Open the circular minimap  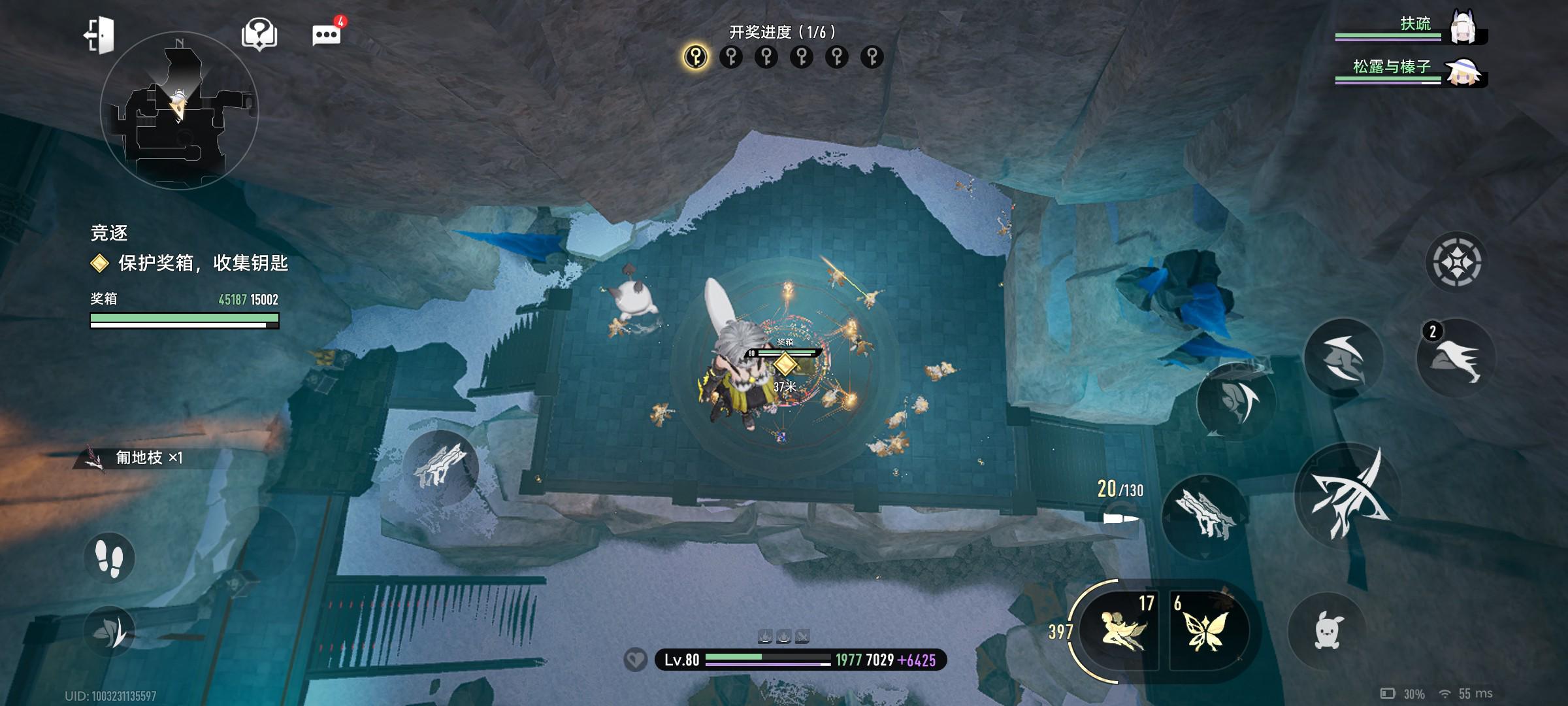click(179, 111)
